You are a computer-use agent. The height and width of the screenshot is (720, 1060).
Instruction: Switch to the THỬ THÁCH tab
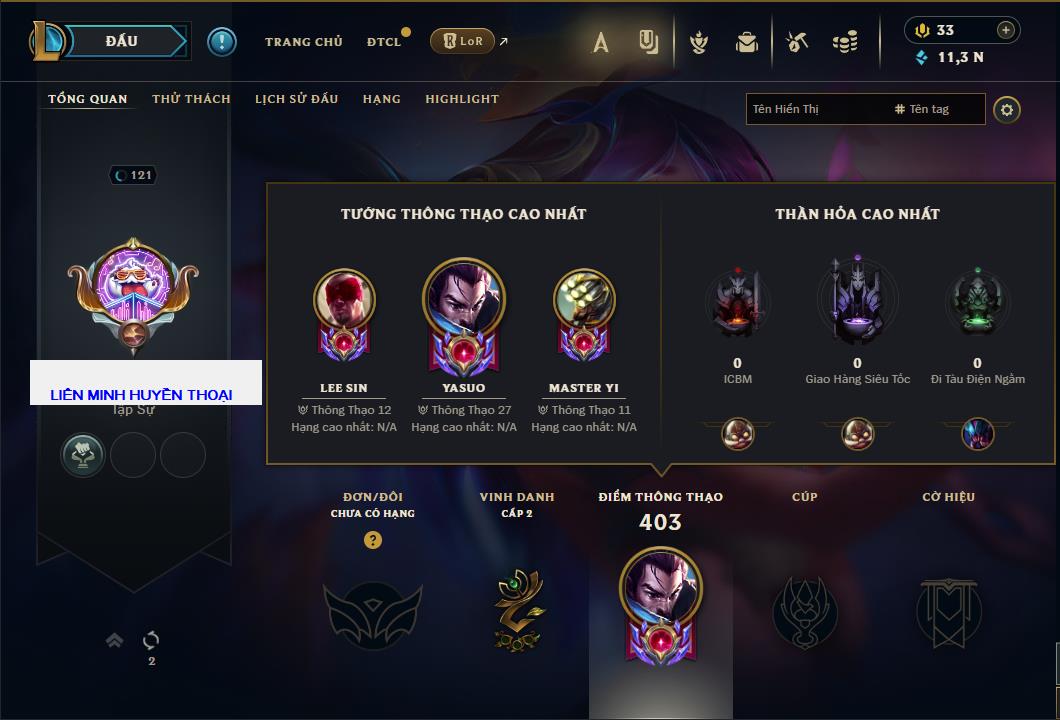(191, 99)
